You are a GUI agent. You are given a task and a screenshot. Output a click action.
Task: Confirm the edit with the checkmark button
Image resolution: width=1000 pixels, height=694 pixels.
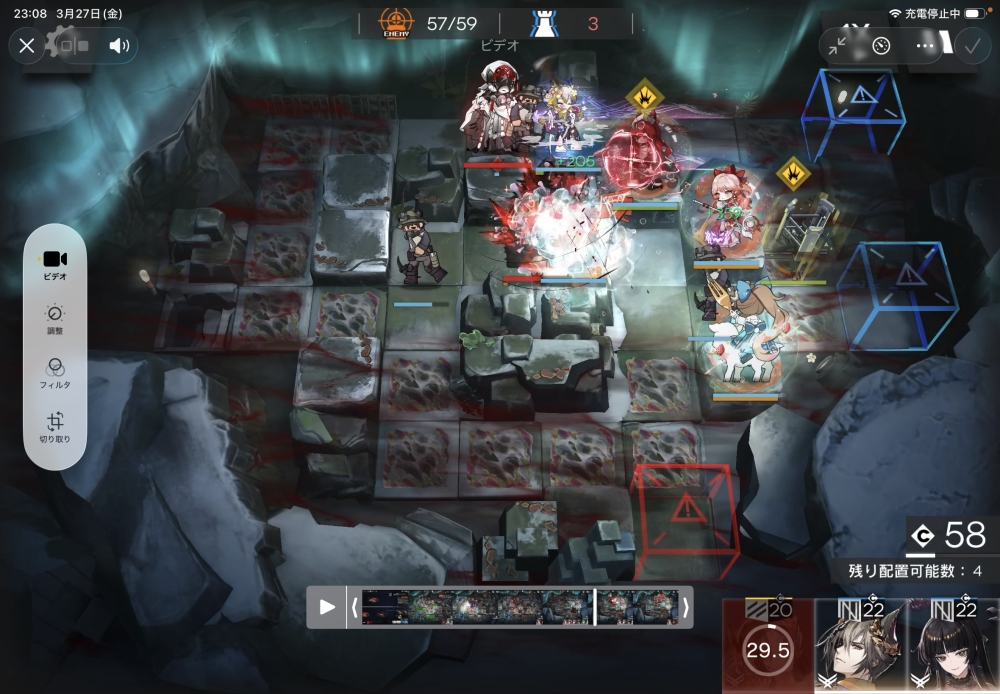pos(971,45)
